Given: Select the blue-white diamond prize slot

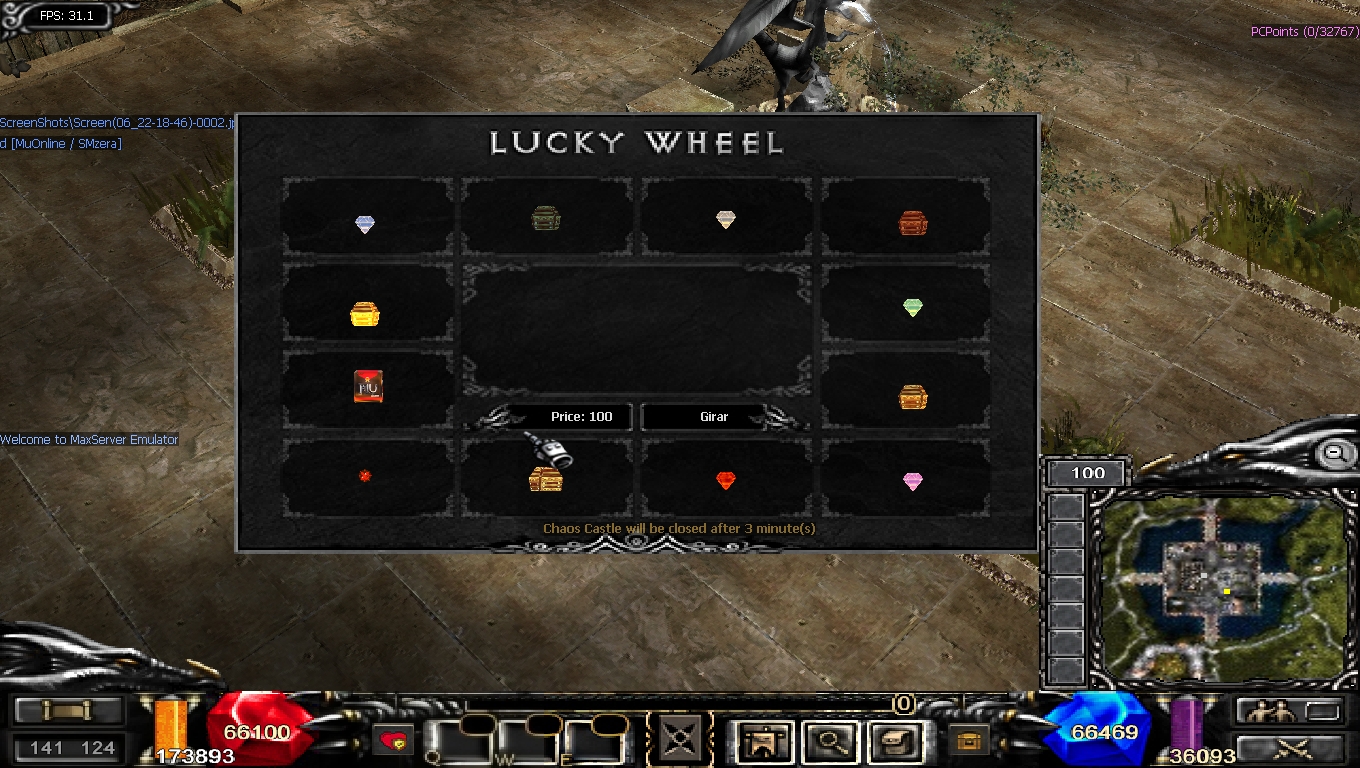Looking at the screenshot, I should tap(365, 224).
